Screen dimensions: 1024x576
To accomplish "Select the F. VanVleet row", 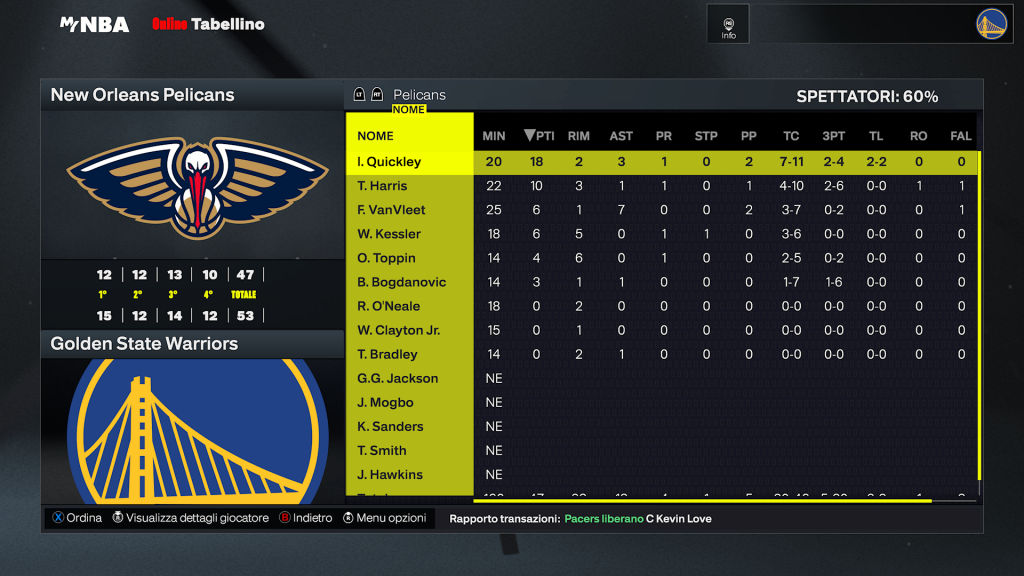I will click(x=391, y=210).
